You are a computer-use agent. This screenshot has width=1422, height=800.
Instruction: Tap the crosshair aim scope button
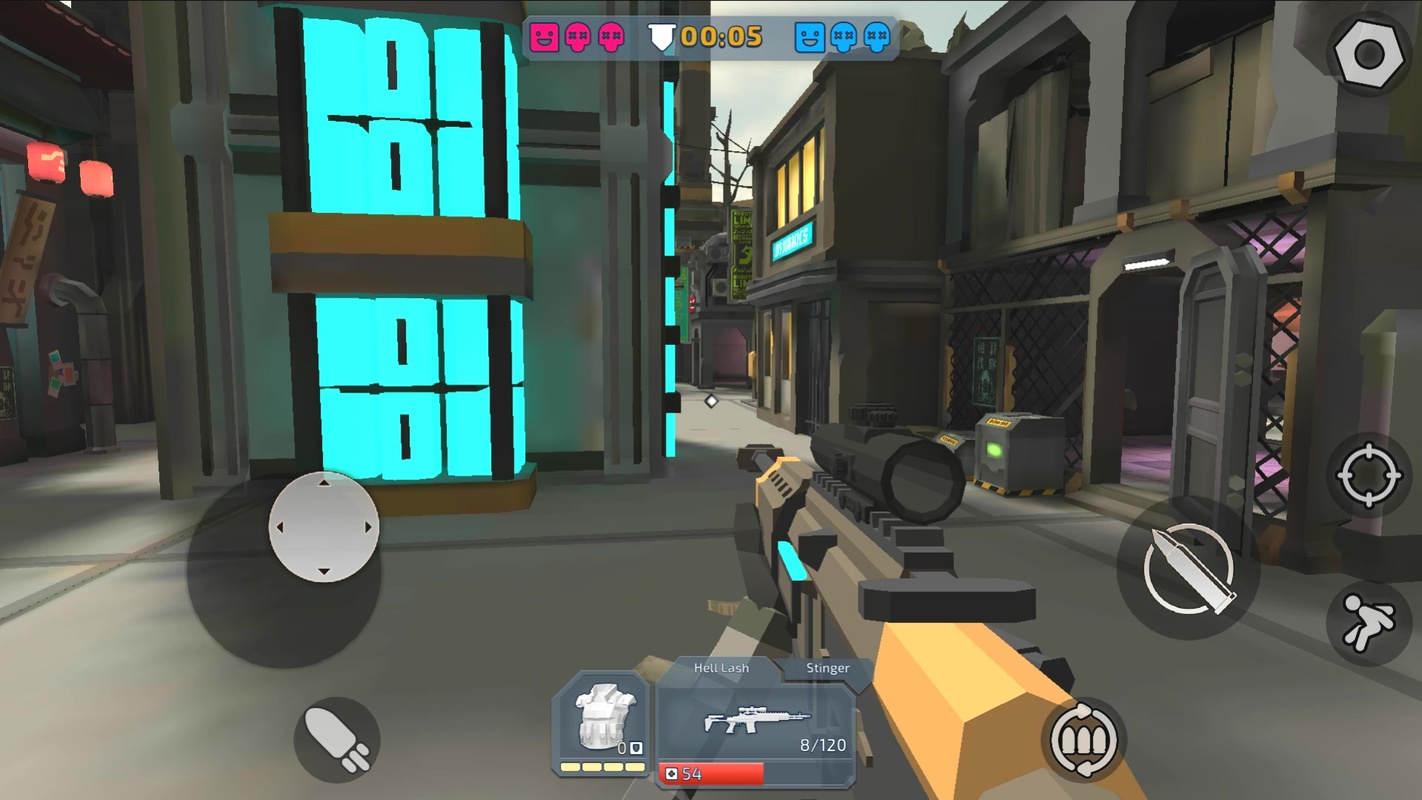pyautogui.click(x=1369, y=477)
